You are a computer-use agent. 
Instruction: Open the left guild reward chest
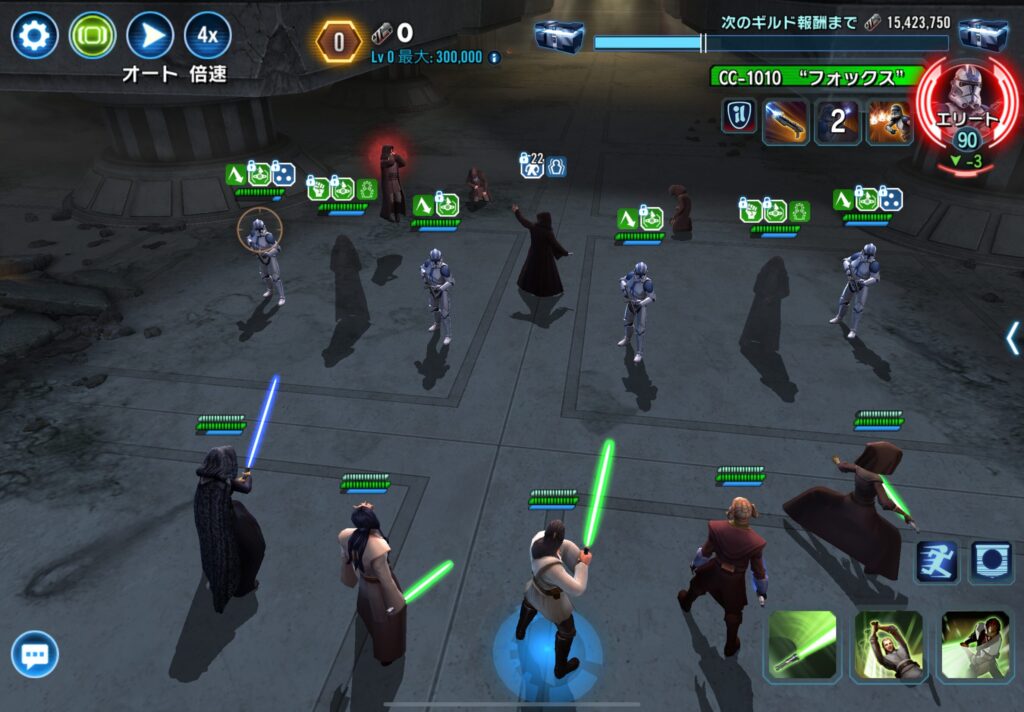pyautogui.click(x=559, y=37)
